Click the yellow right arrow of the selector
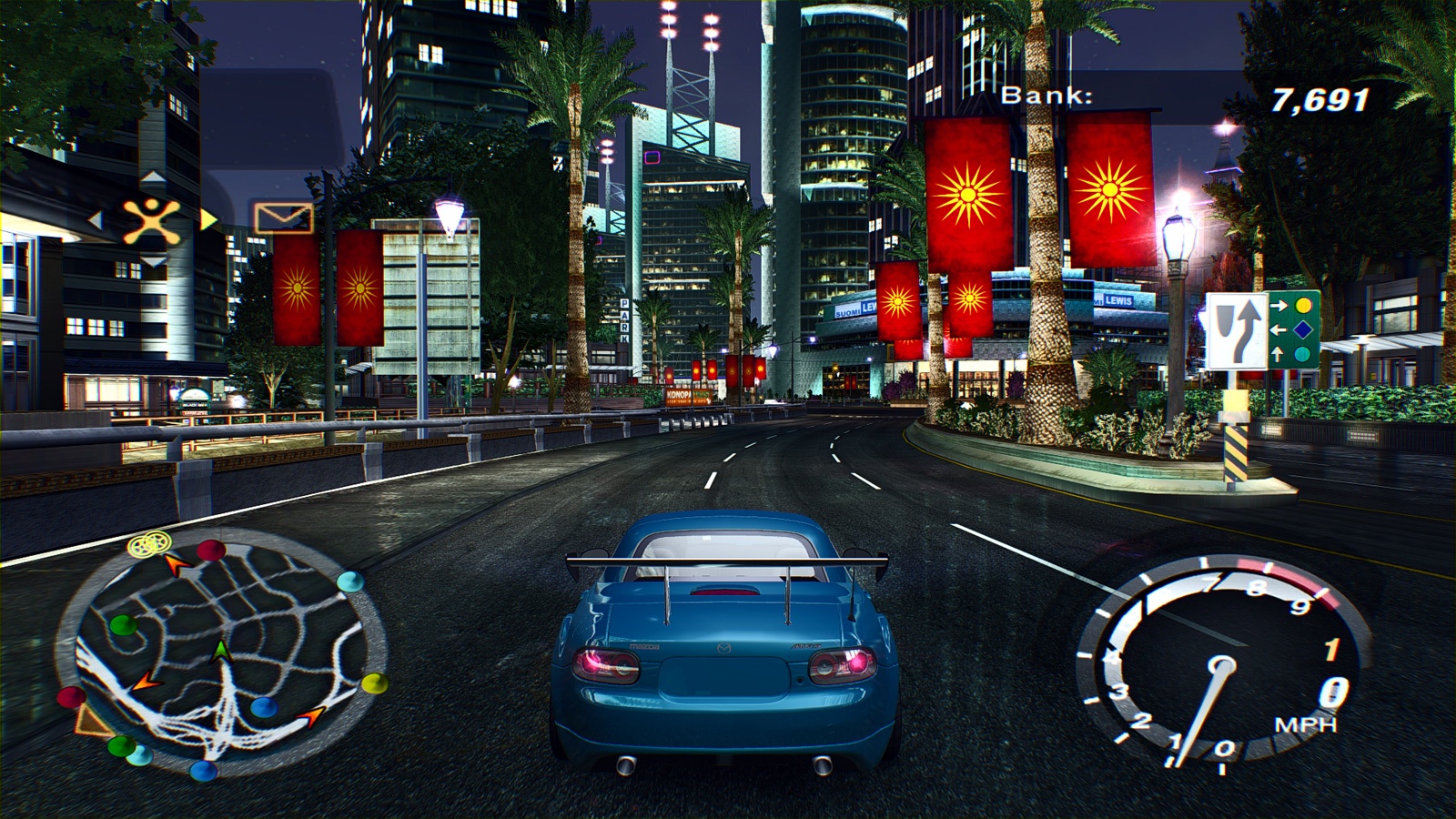The height and width of the screenshot is (819, 1456). (208, 219)
